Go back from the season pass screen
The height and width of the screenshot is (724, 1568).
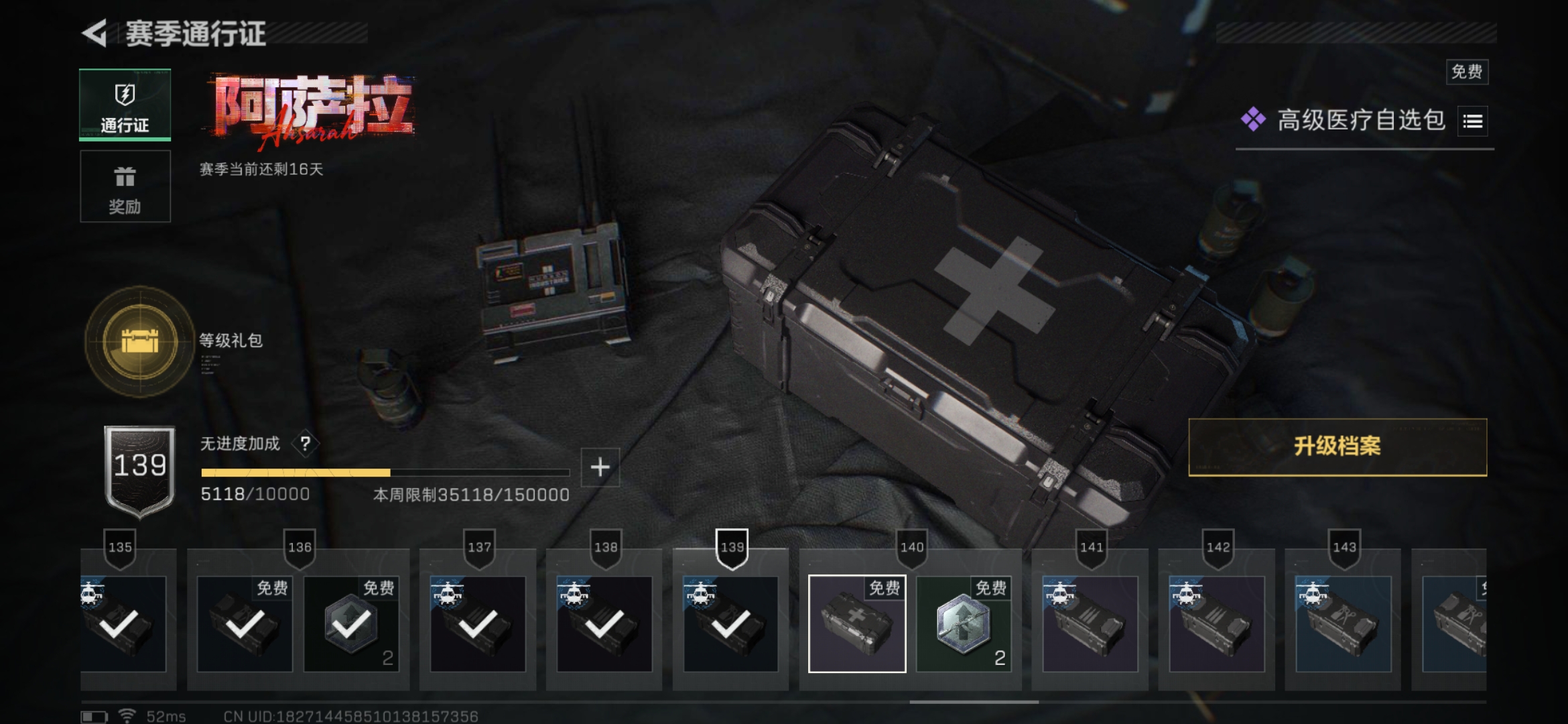click(x=95, y=34)
